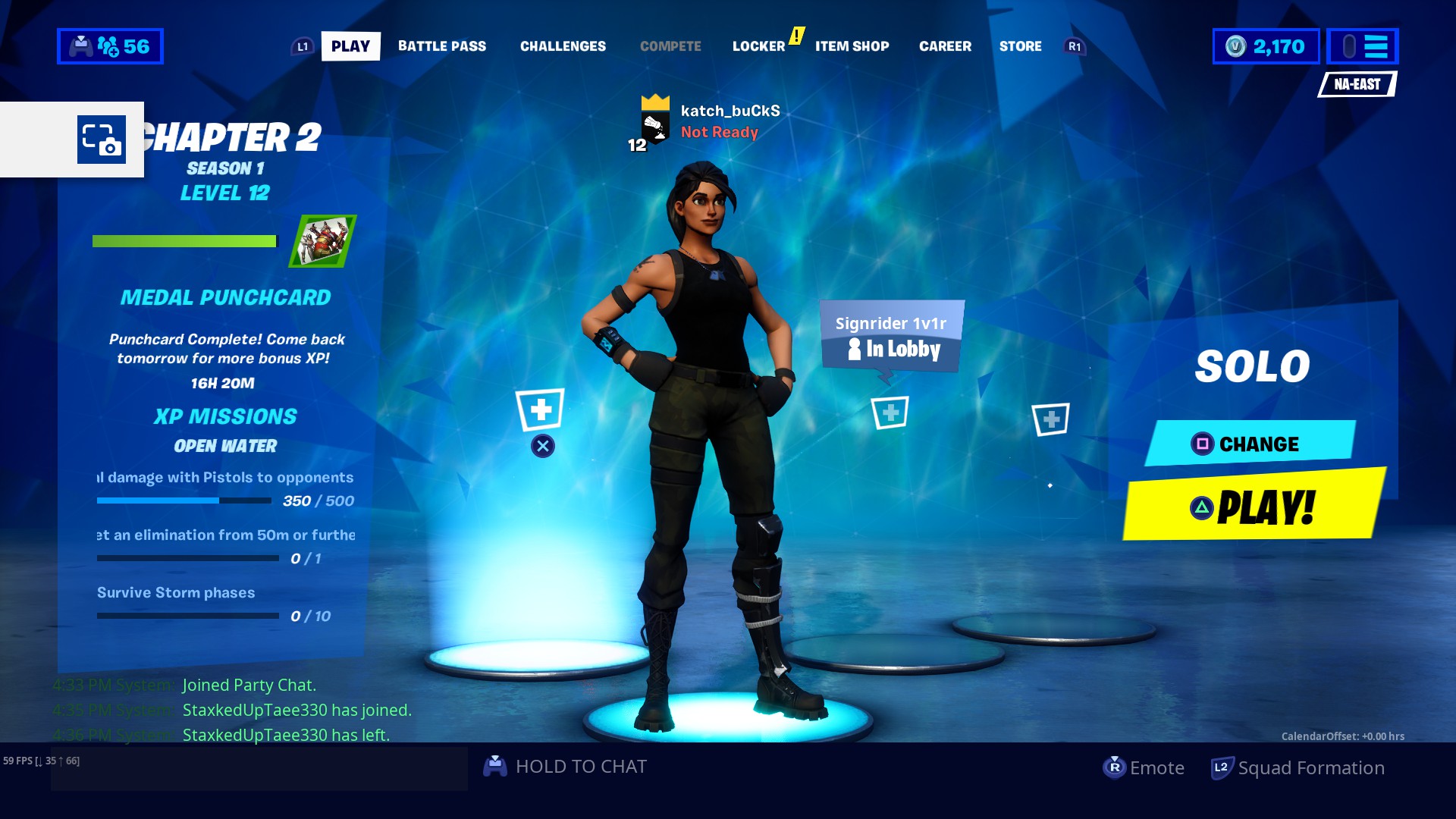Click the battle pass reward thumbnail
Viewport: 1456px width, 819px height.
pyautogui.click(x=323, y=241)
